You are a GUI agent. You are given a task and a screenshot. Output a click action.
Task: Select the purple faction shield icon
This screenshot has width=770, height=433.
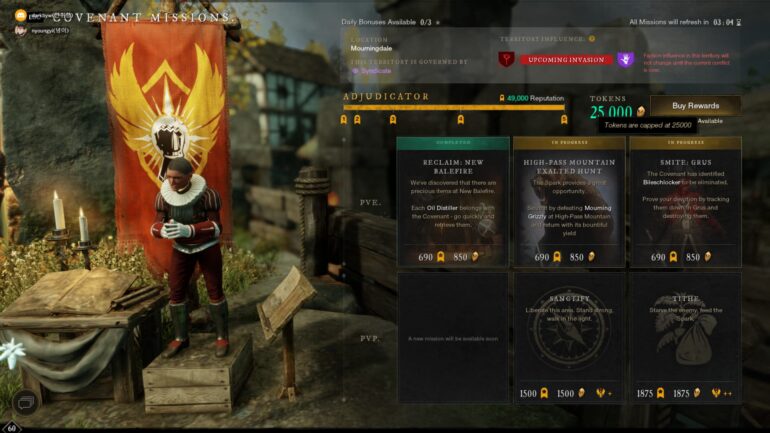click(625, 60)
